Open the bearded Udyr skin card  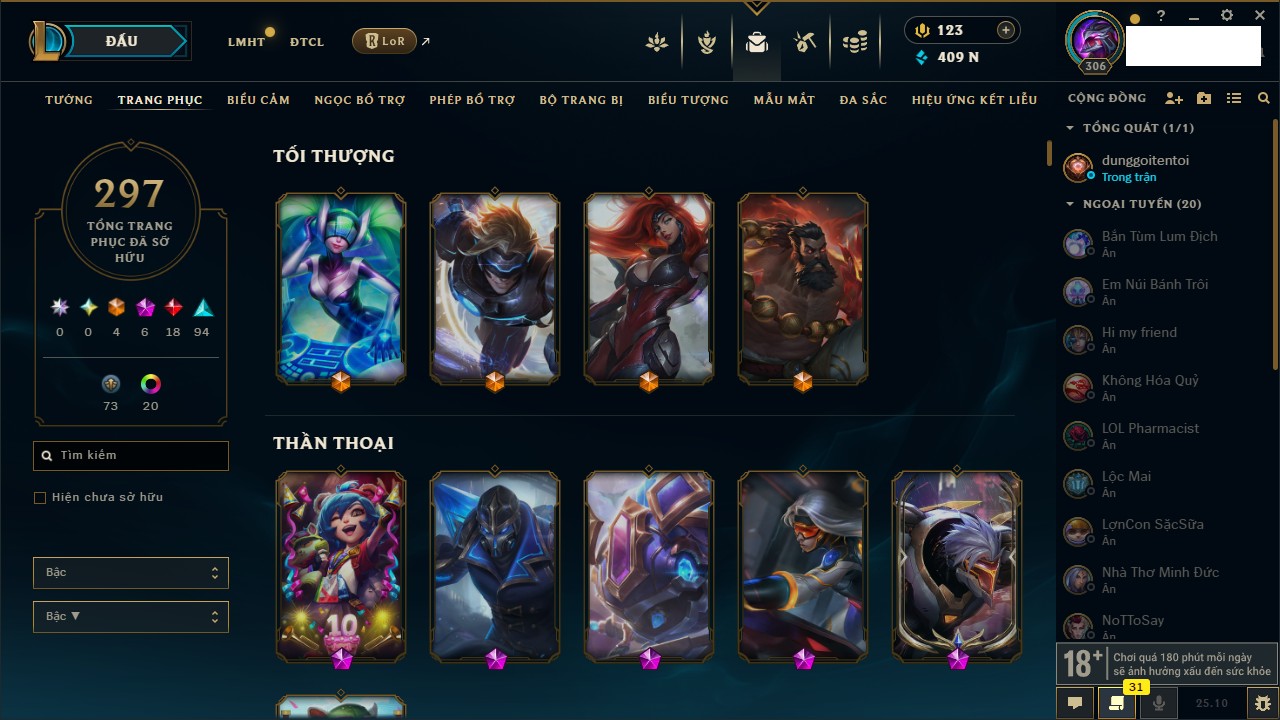click(x=803, y=288)
